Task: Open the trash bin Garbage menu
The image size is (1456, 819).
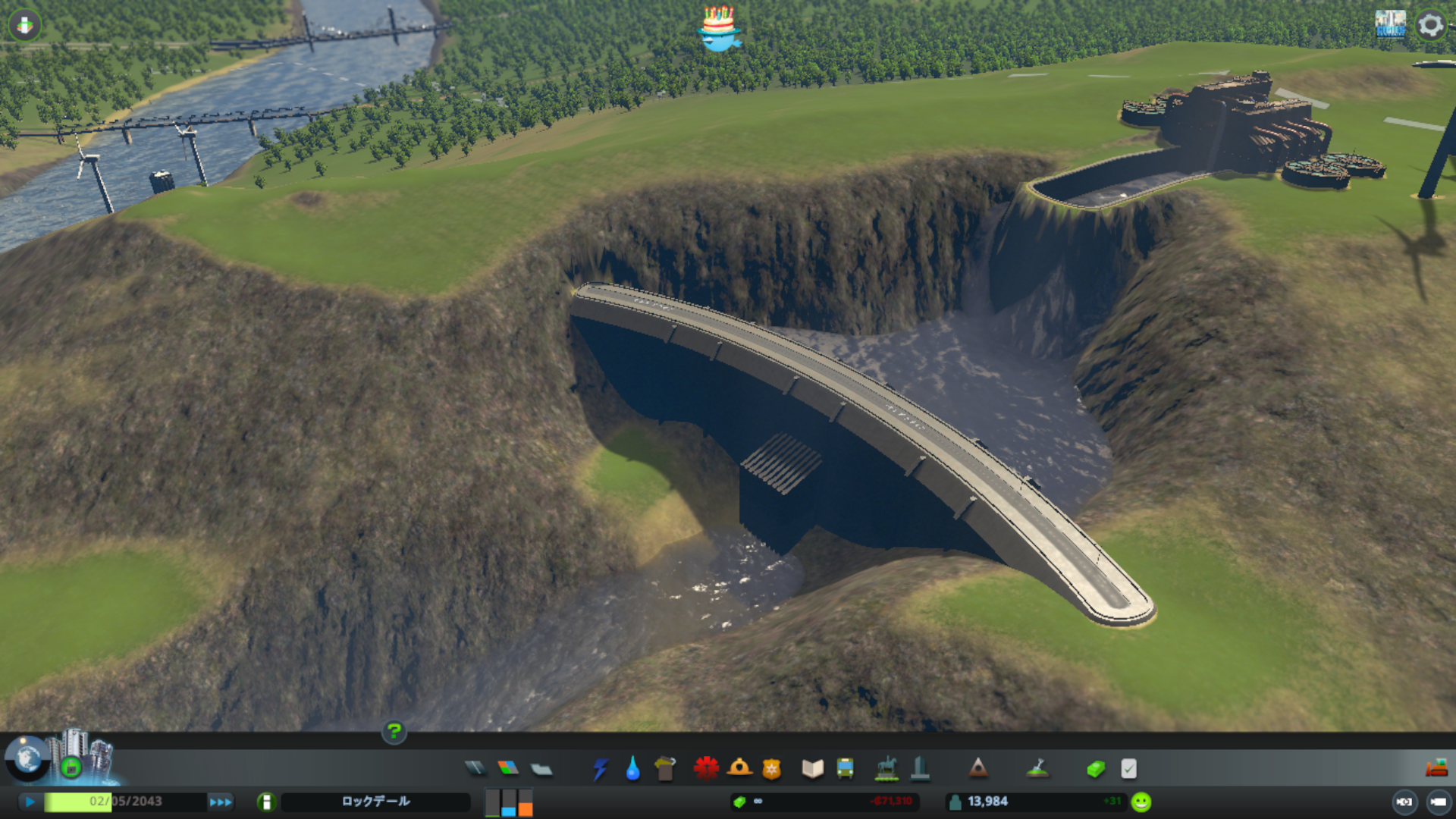Action: click(665, 769)
